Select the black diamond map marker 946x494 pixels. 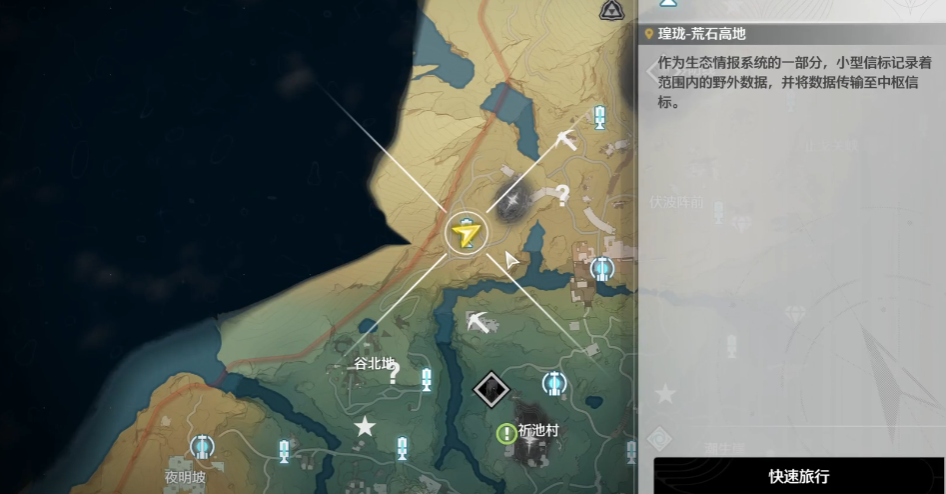point(491,387)
